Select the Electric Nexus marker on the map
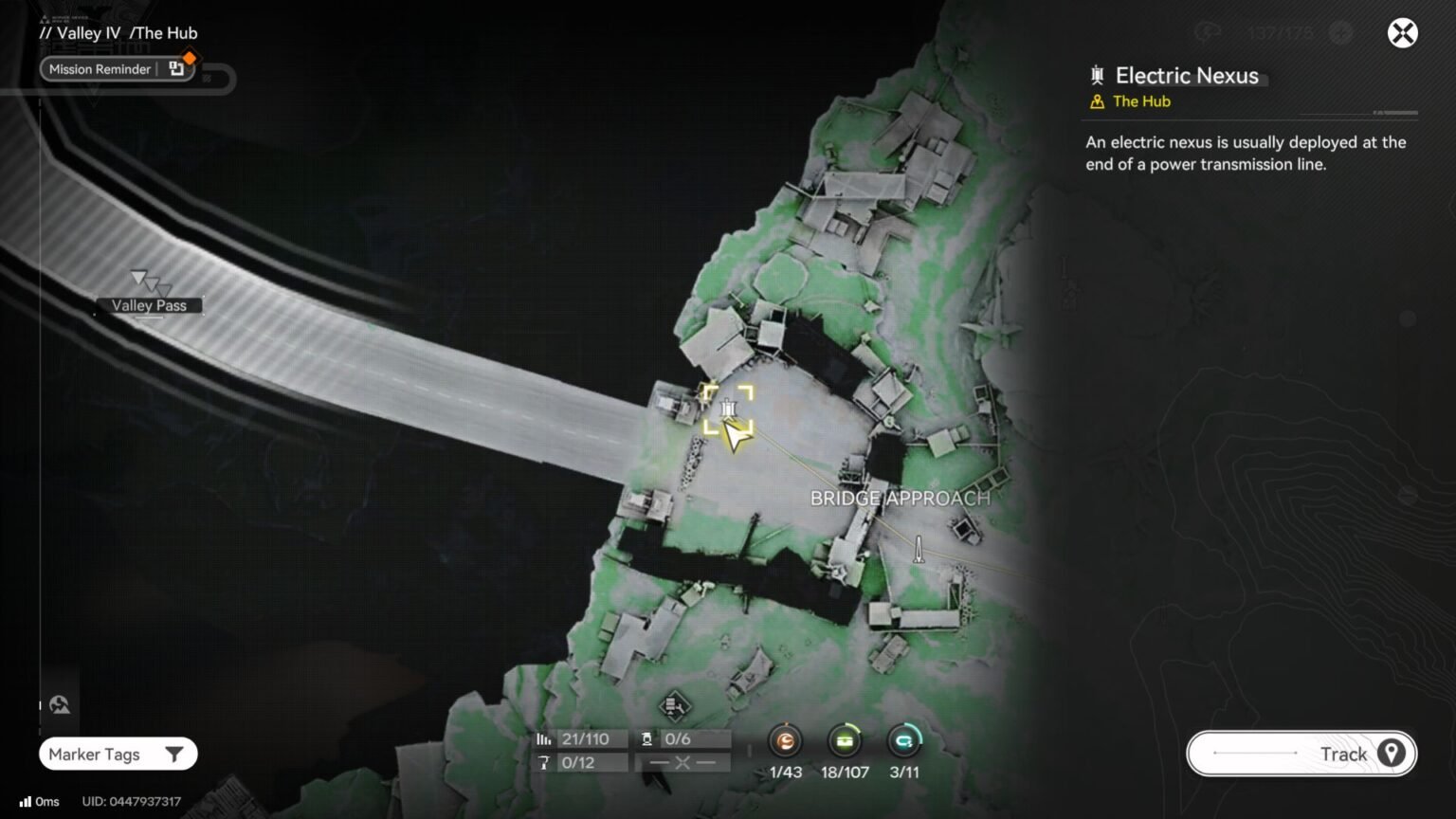The width and height of the screenshot is (1456, 819). tap(728, 408)
